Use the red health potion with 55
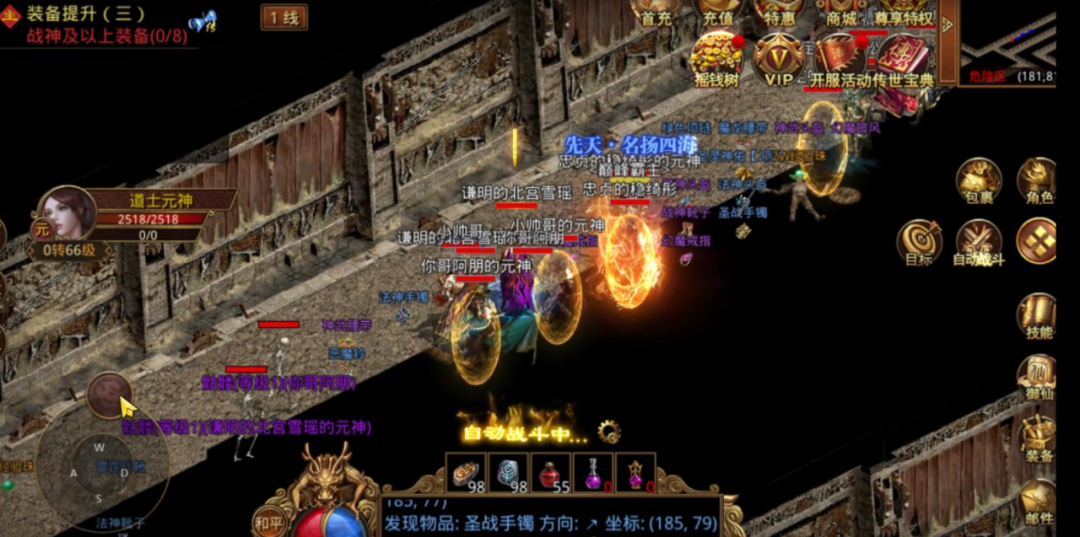The image size is (1080, 537). click(x=549, y=473)
